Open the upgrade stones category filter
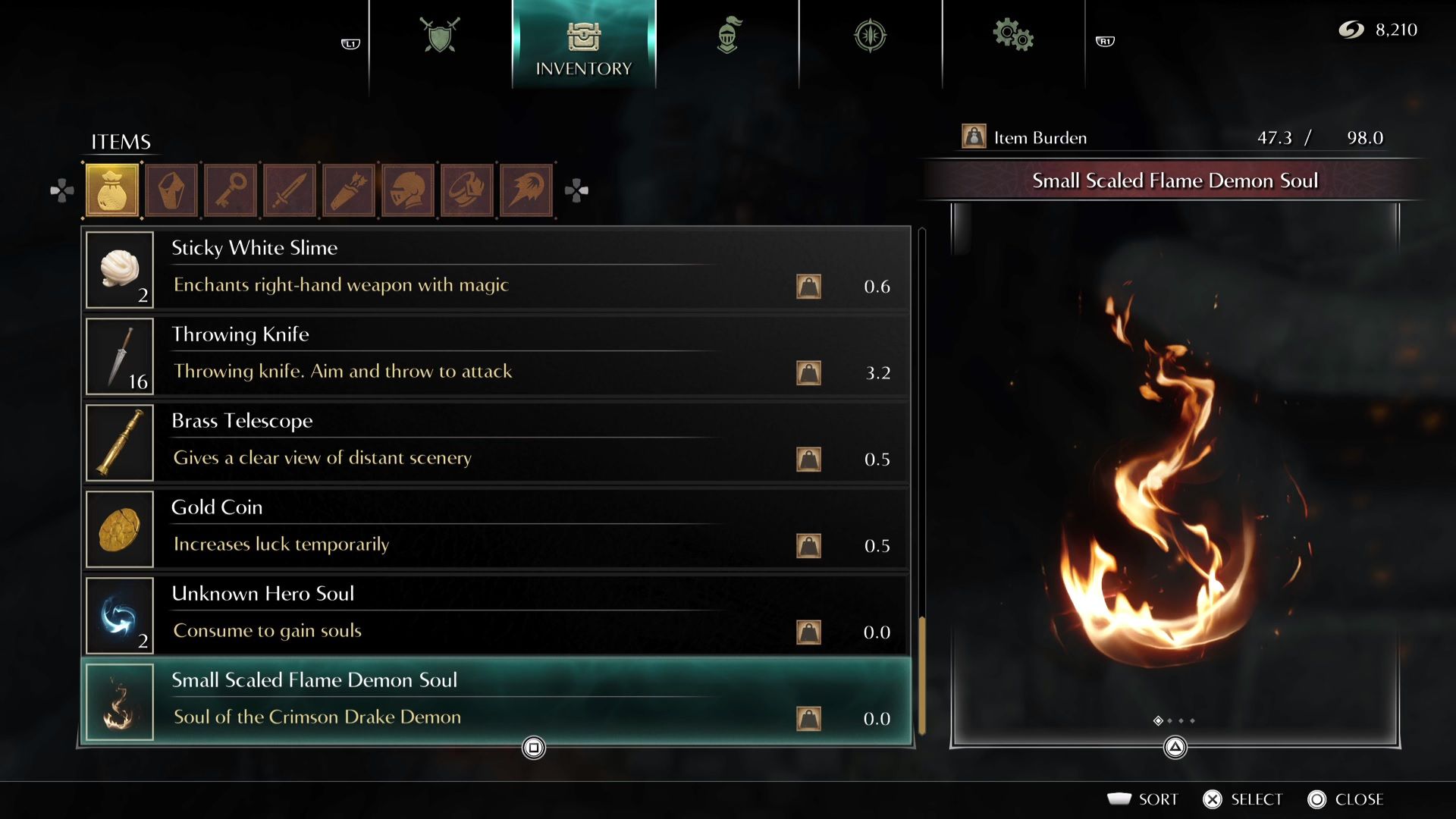This screenshot has width=1456, height=819. (171, 190)
